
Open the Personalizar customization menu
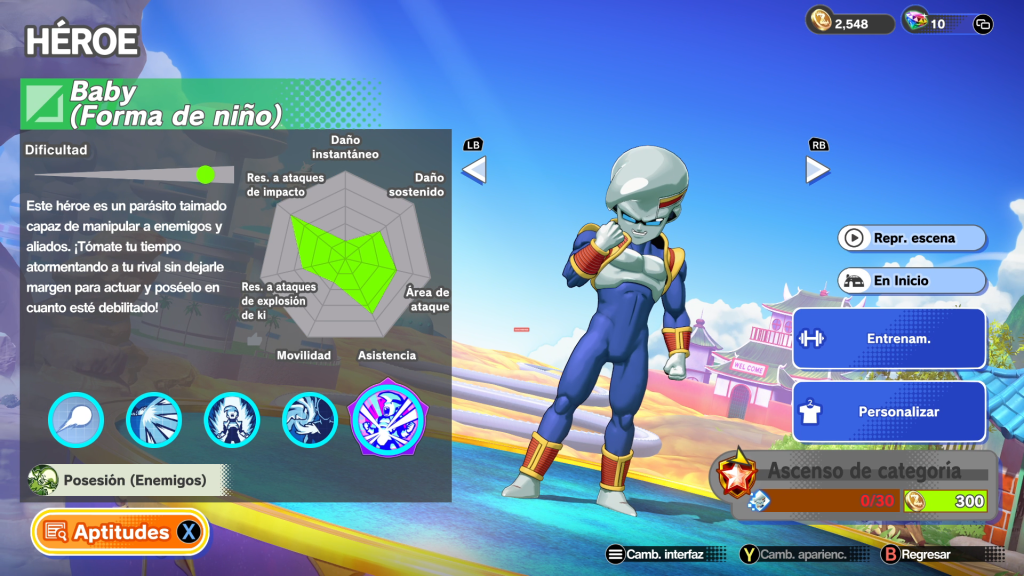(x=889, y=411)
